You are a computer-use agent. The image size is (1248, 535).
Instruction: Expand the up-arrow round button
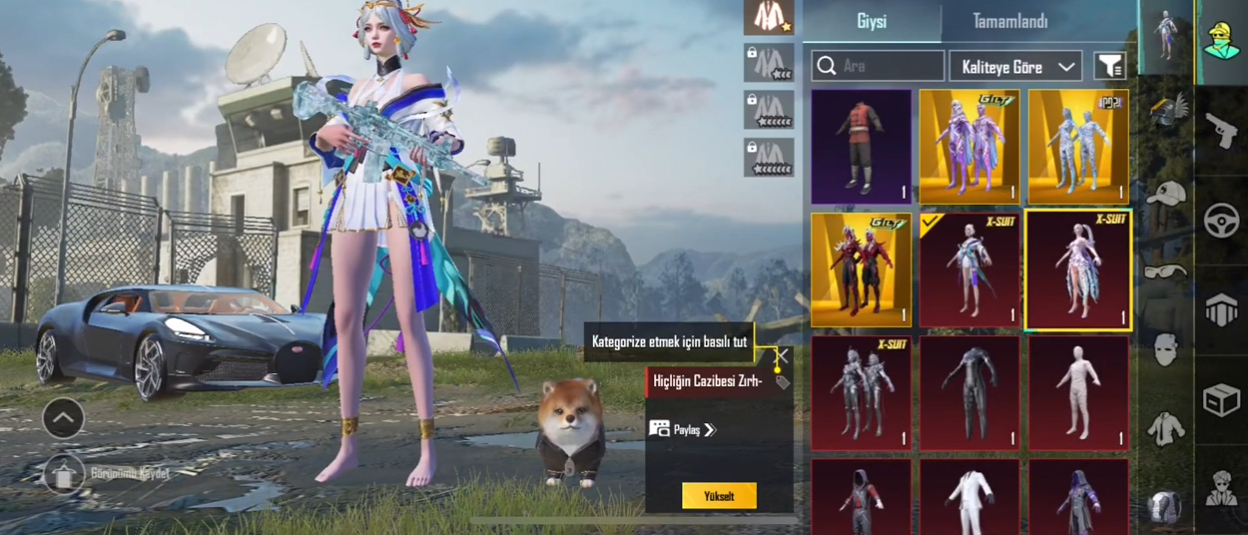point(63,418)
